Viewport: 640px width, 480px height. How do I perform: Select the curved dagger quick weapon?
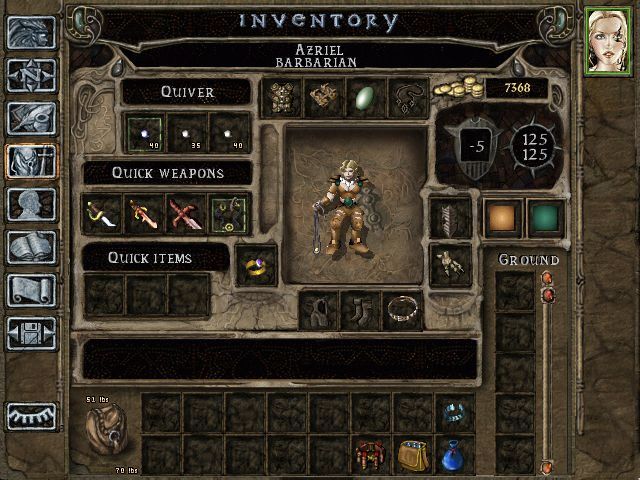pos(102,213)
